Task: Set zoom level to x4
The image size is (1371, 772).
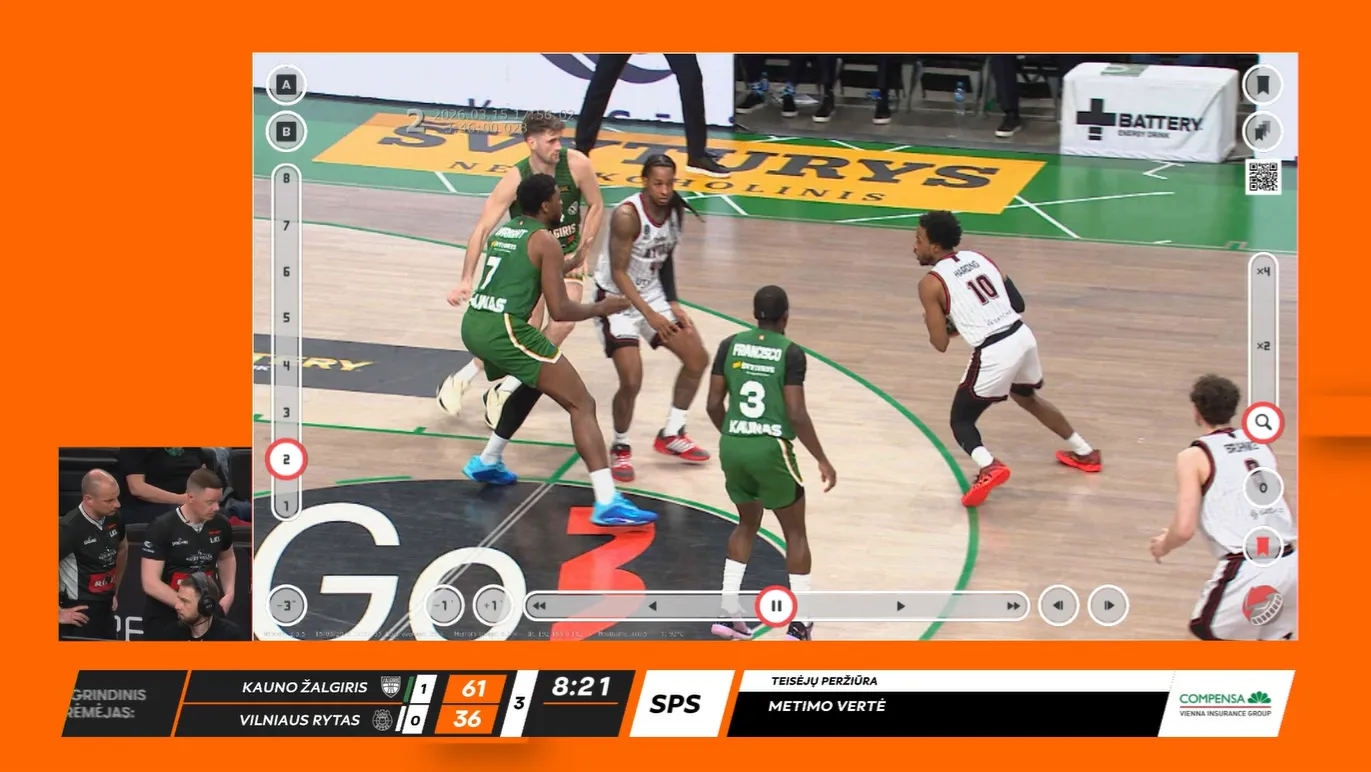Action: (1263, 271)
